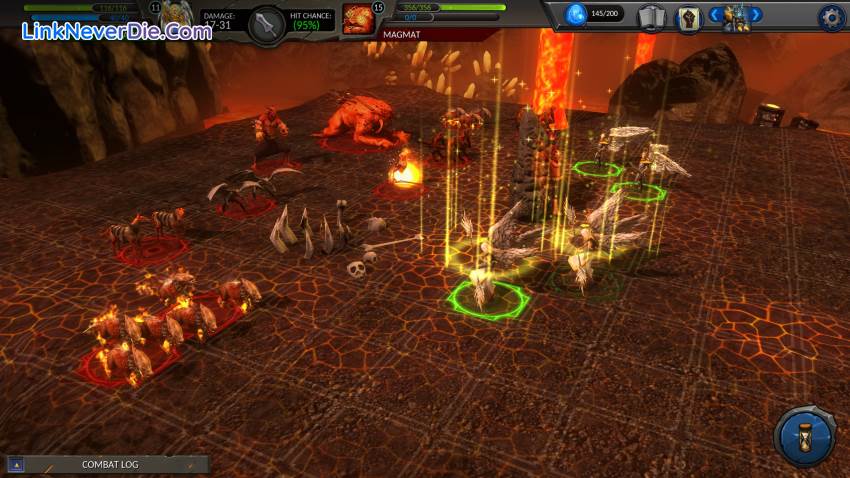Click the raised fist card icon
This screenshot has width=850, height=478.
point(687,16)
